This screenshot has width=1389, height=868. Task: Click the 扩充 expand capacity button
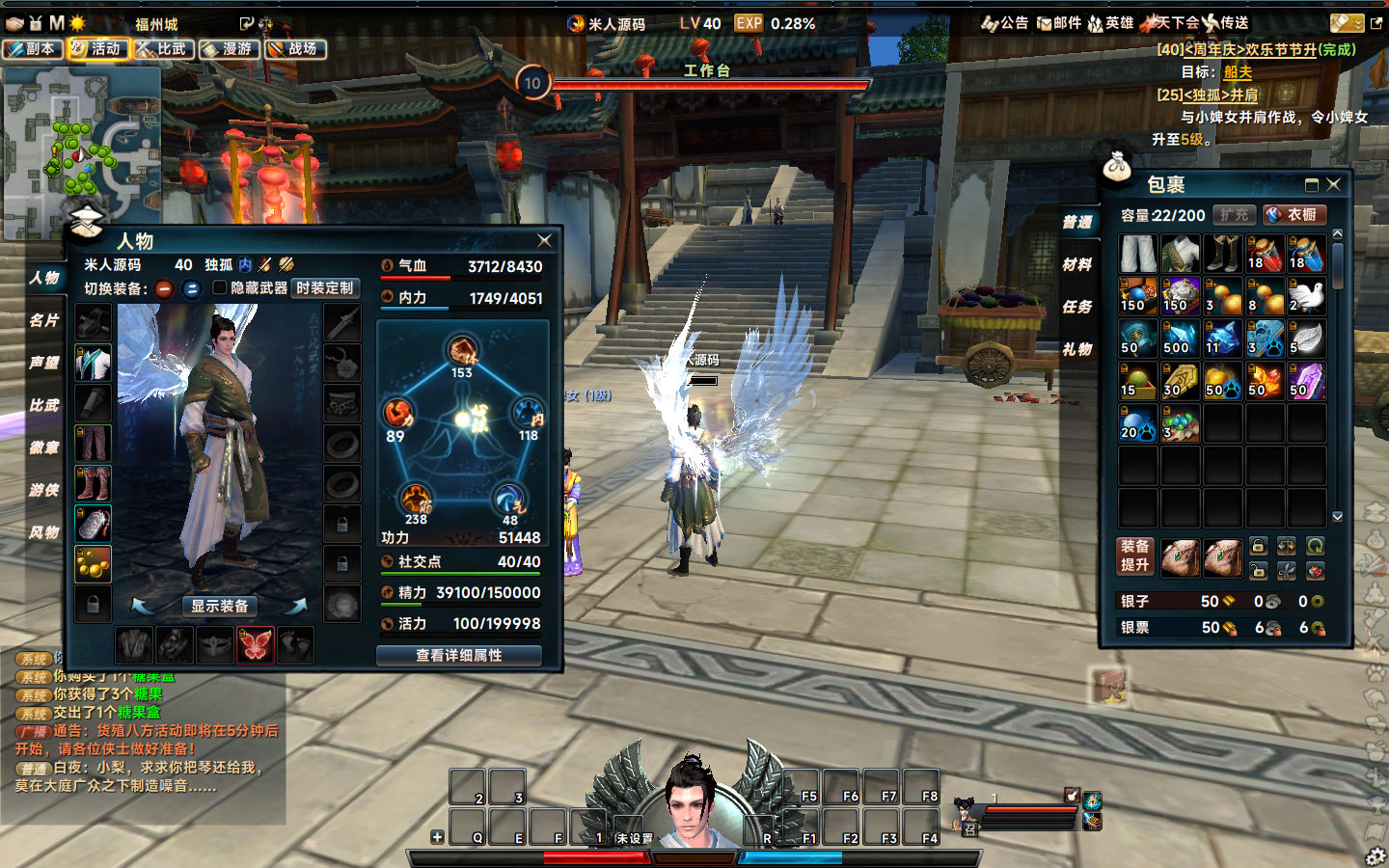[1234, 214]
